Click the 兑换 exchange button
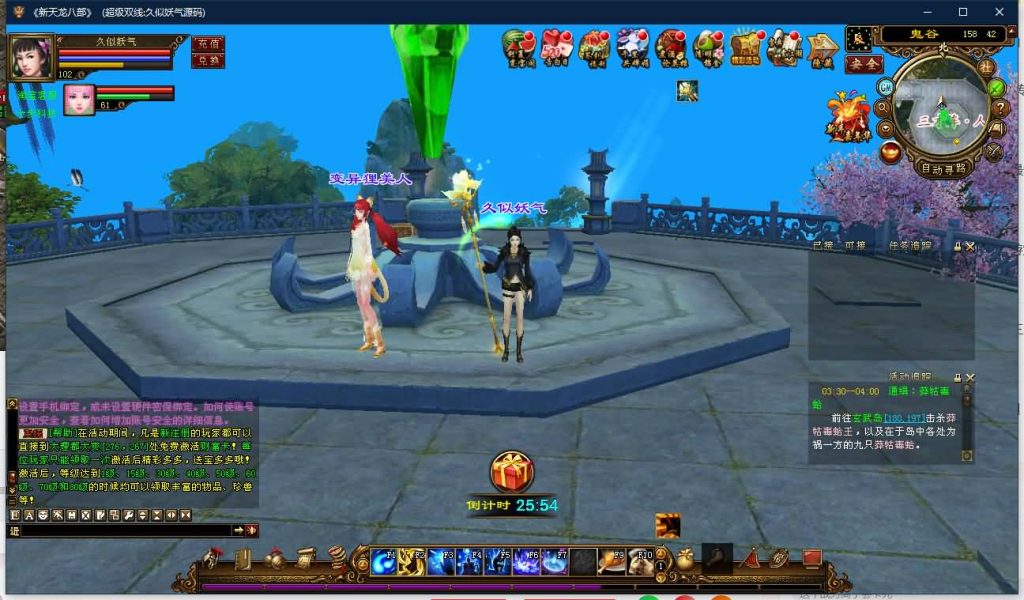 (x=207, y=60)
